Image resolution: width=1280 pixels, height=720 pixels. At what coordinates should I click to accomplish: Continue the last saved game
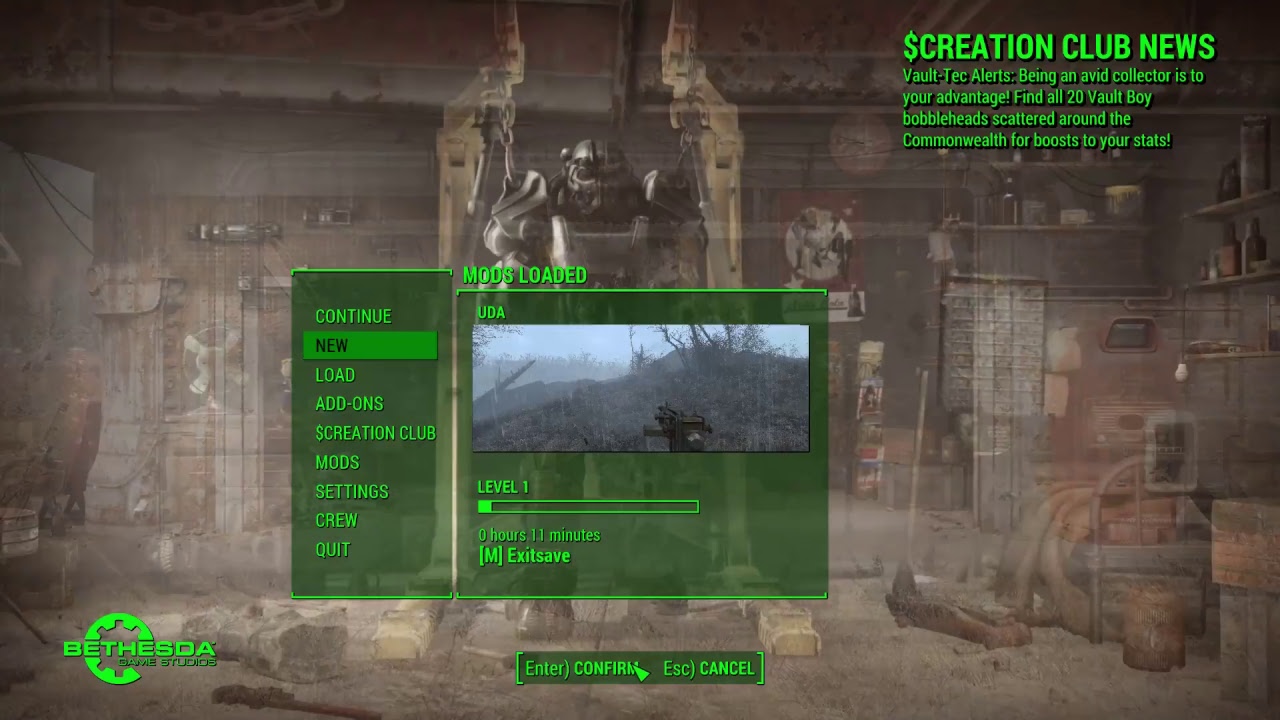coord(353,316)
